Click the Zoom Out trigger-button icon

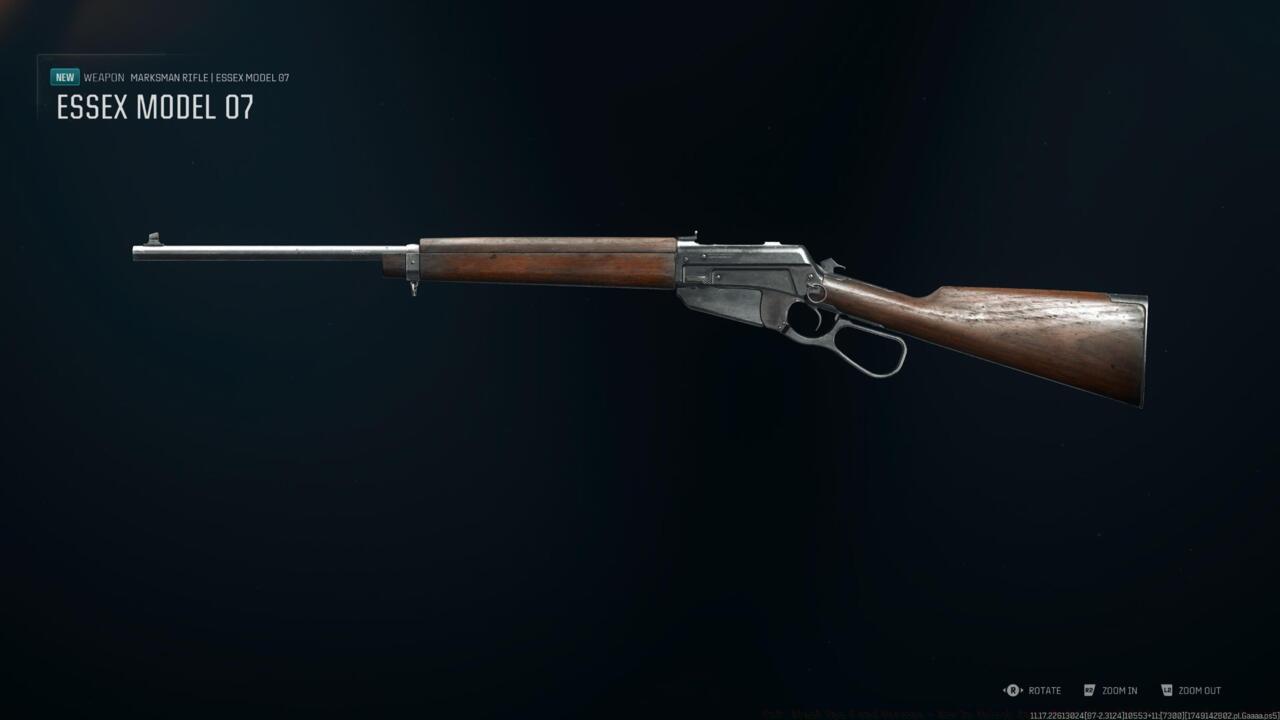click(x=1165, y=690)
